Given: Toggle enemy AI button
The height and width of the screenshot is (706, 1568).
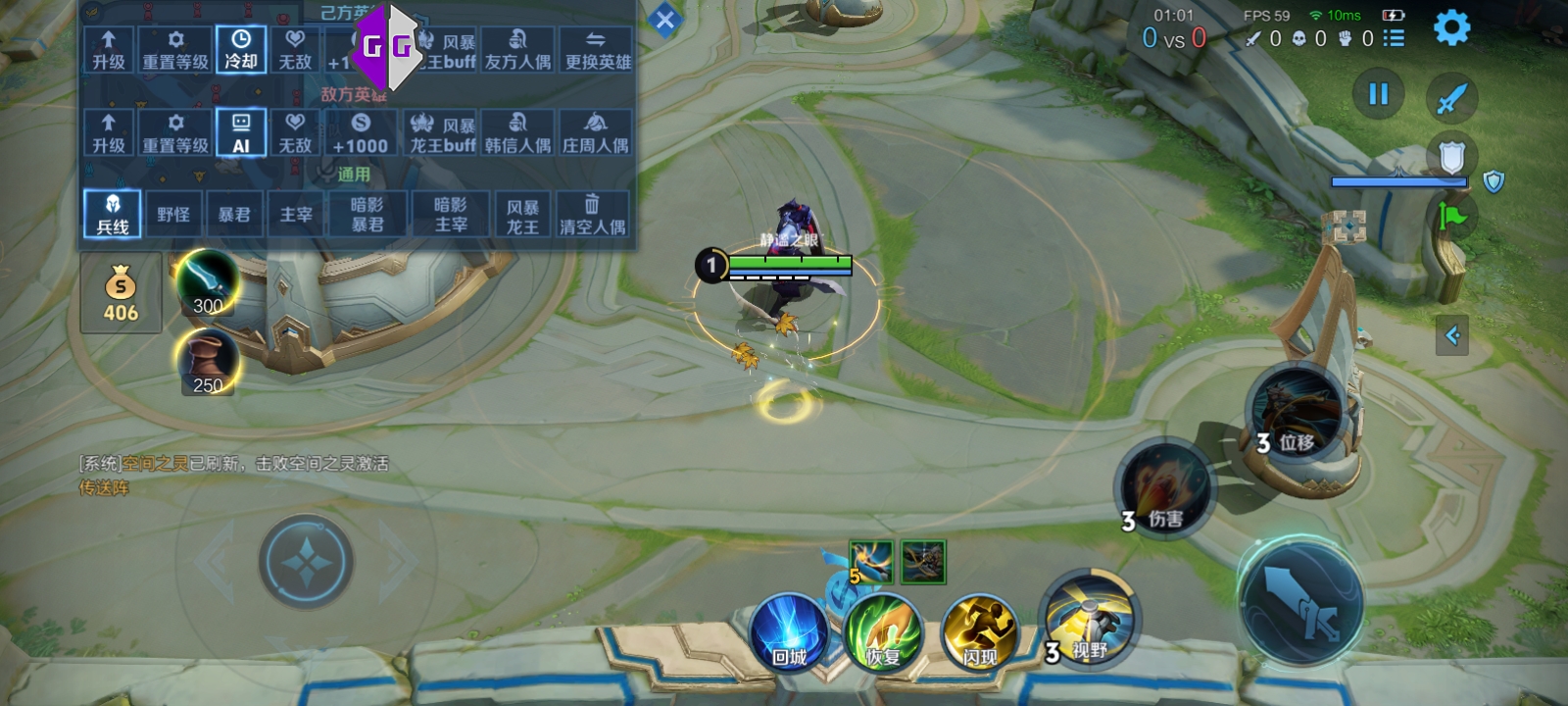Looking at the screenshot, I should click(241, 133).
